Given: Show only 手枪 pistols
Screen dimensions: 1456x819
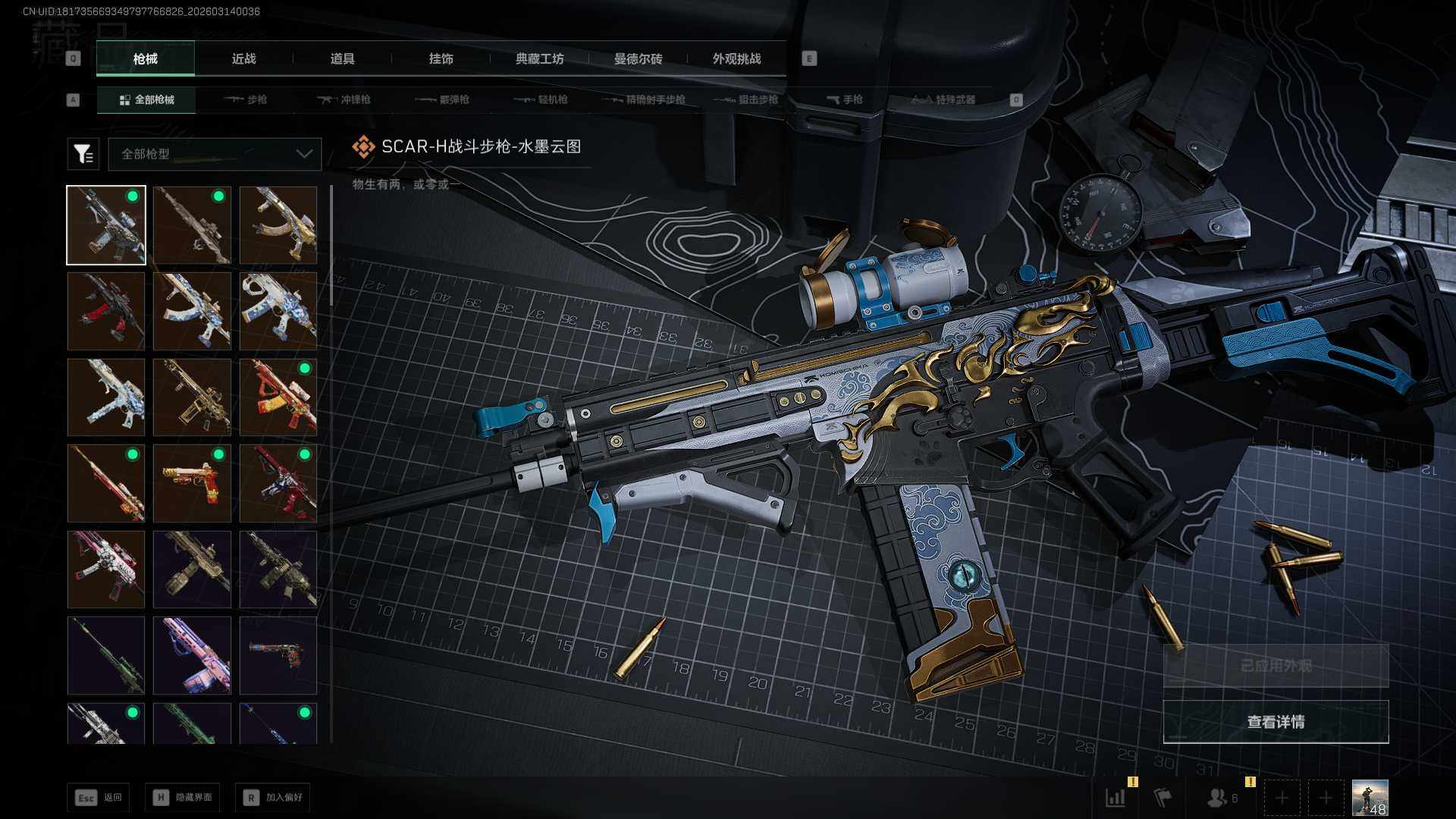Looking at the screenshot, I should coord(845,99).
